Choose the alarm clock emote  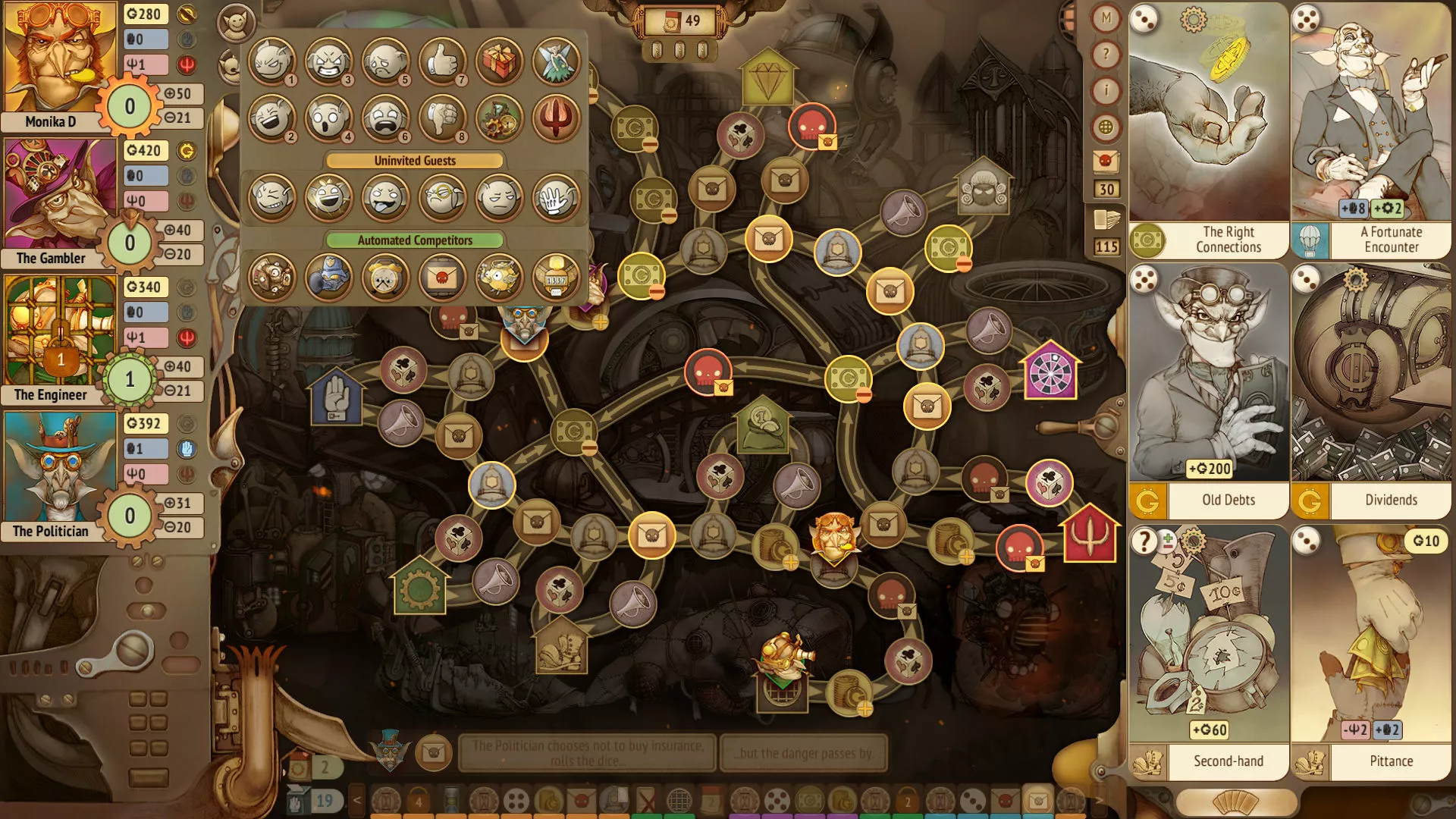(x=385, y=277)
